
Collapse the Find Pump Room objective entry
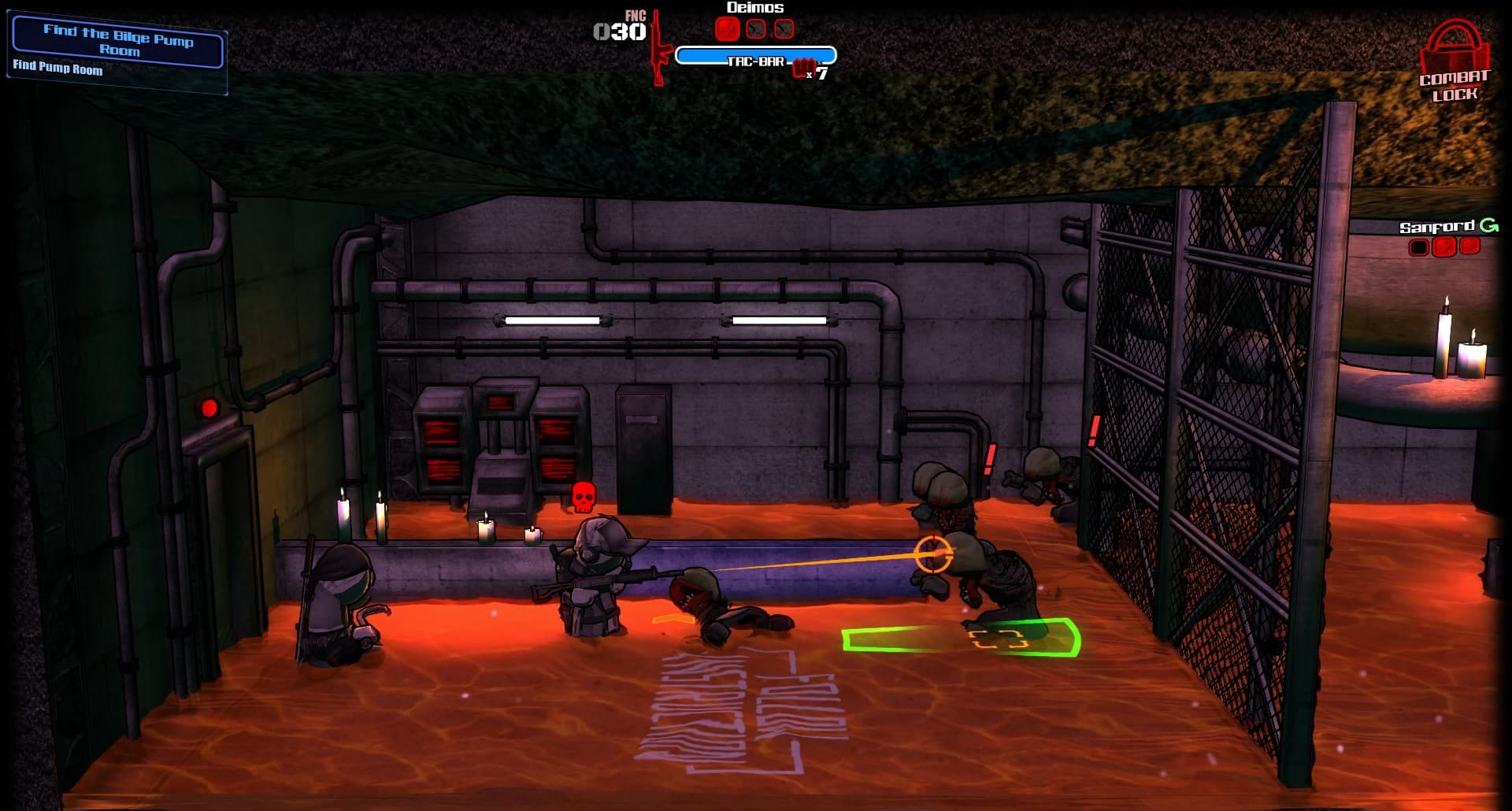pos(57,70)
